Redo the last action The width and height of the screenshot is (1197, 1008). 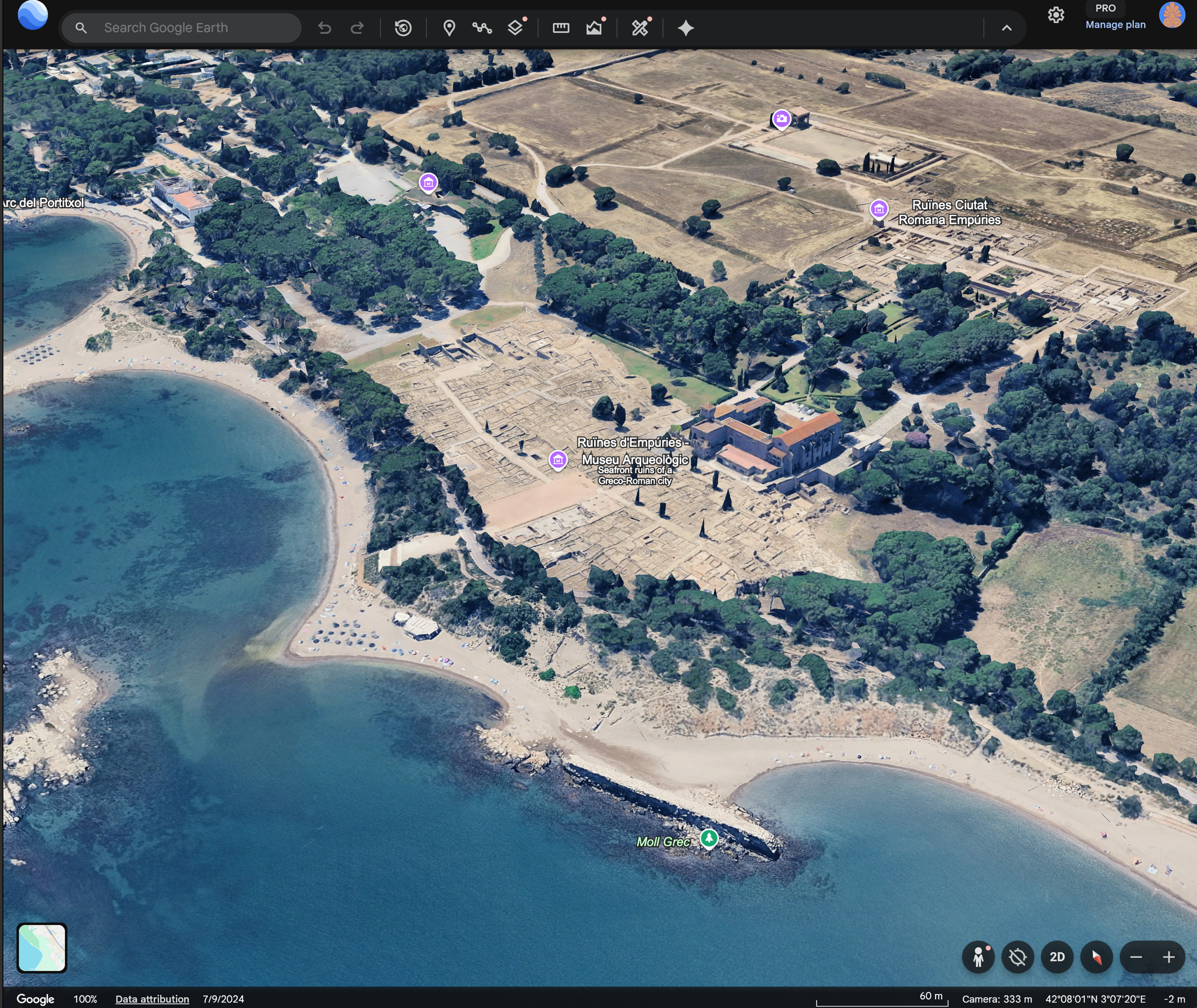coord(357,27)
